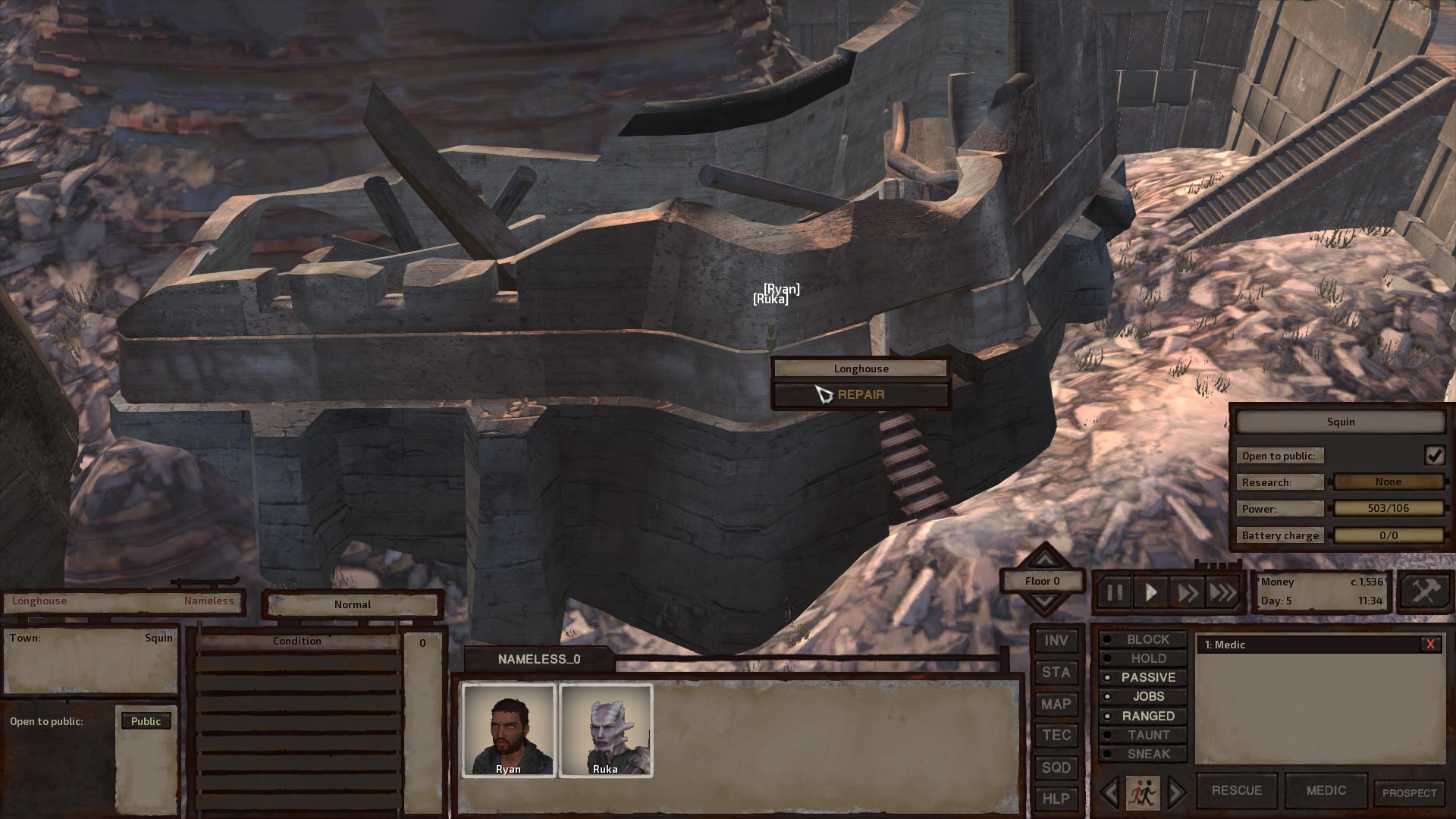Choose REPAIR from the Longhouse context menu
Screen dimensions: 1456x819
click(x=861, y=394)
